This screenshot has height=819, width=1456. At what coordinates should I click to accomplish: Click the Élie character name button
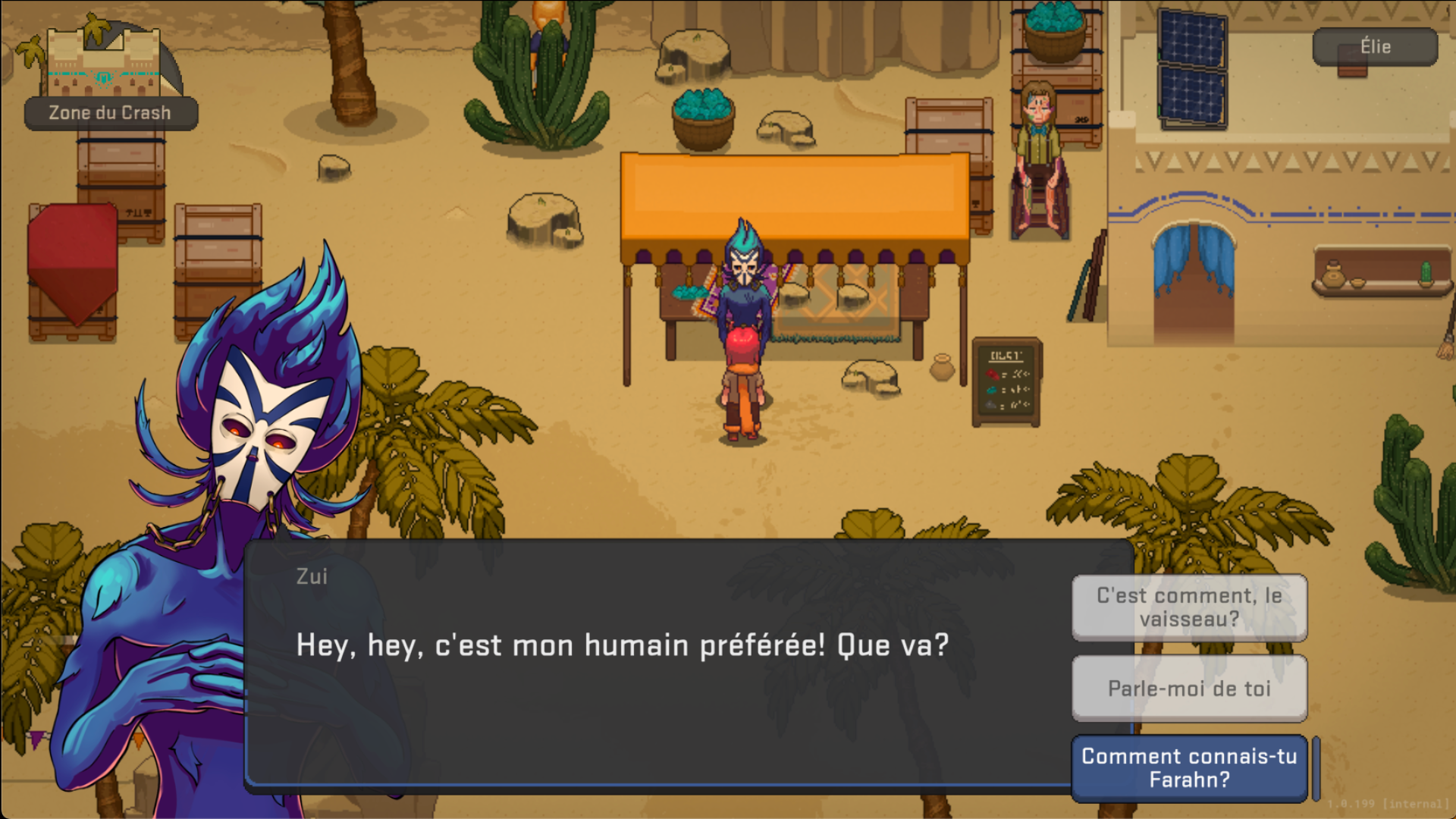point(1374,47)
